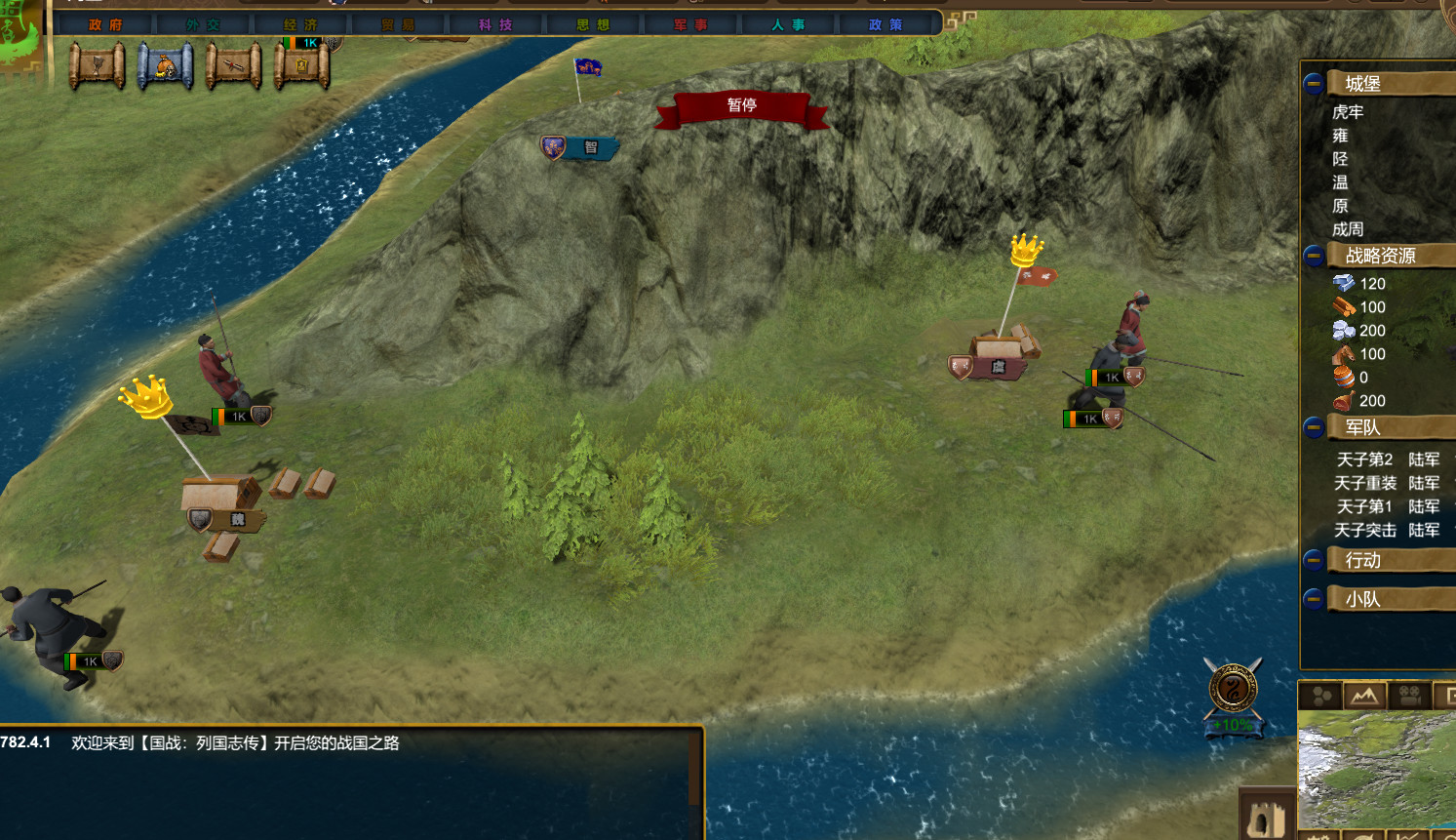Screen dimensions: 1456x840
Task: Open the 外交 menu
Action: 202,25
